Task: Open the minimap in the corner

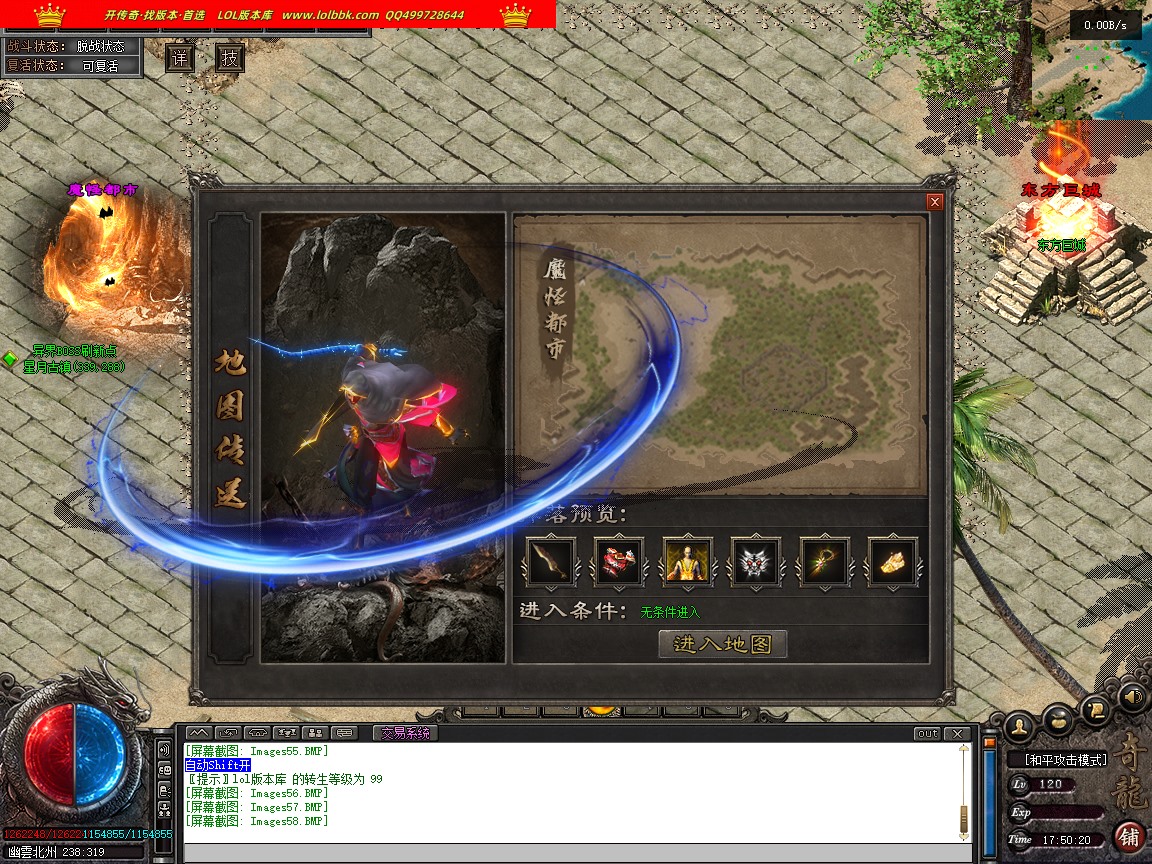Action: (1091, 60)
